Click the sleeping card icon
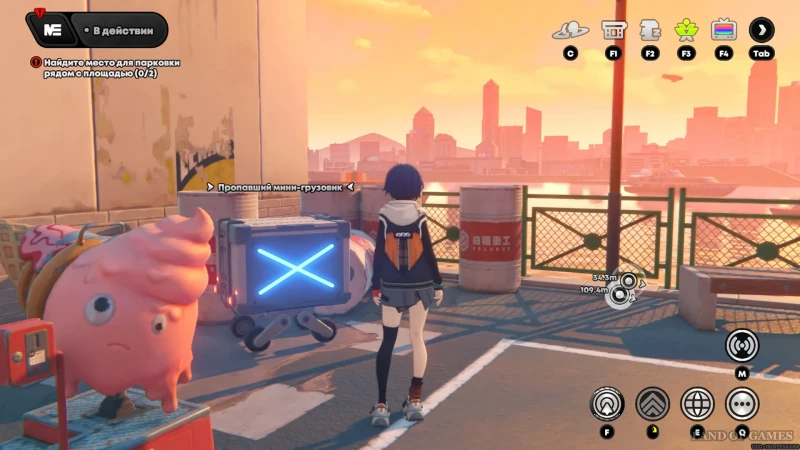 click(650, 30)
